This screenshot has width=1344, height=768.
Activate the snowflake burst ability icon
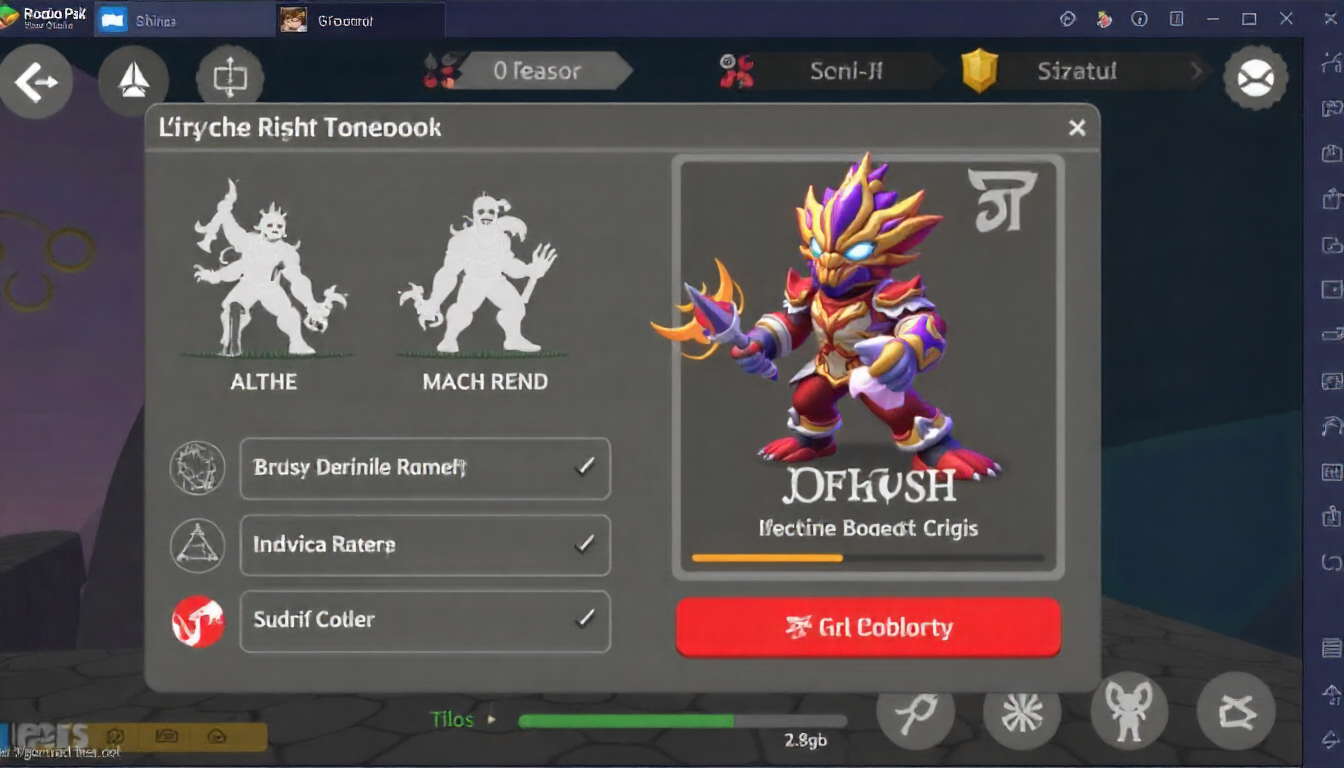pyautogui.click(x=1021, y=712)
